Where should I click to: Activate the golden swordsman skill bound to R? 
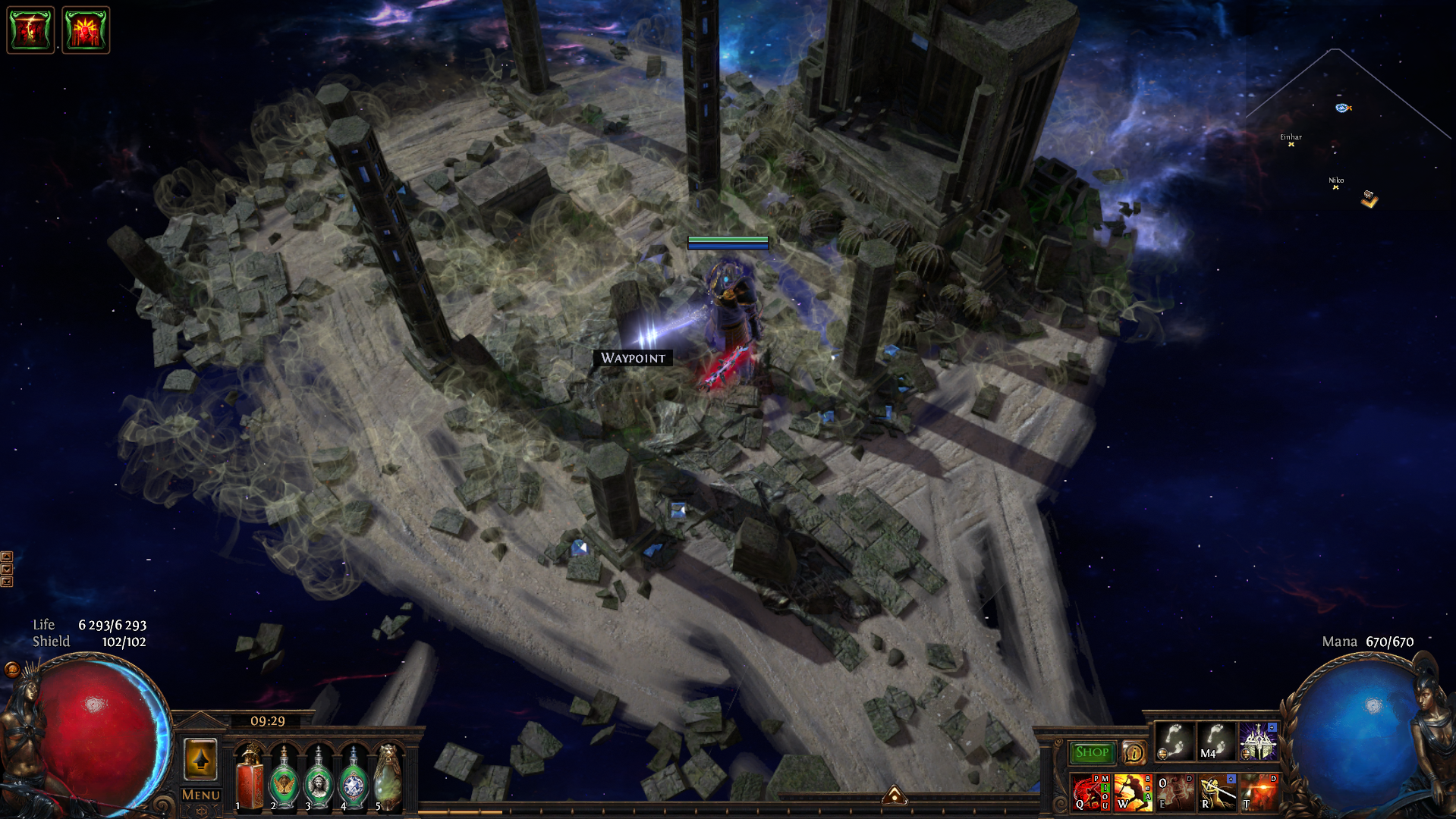pos(1217,792)
